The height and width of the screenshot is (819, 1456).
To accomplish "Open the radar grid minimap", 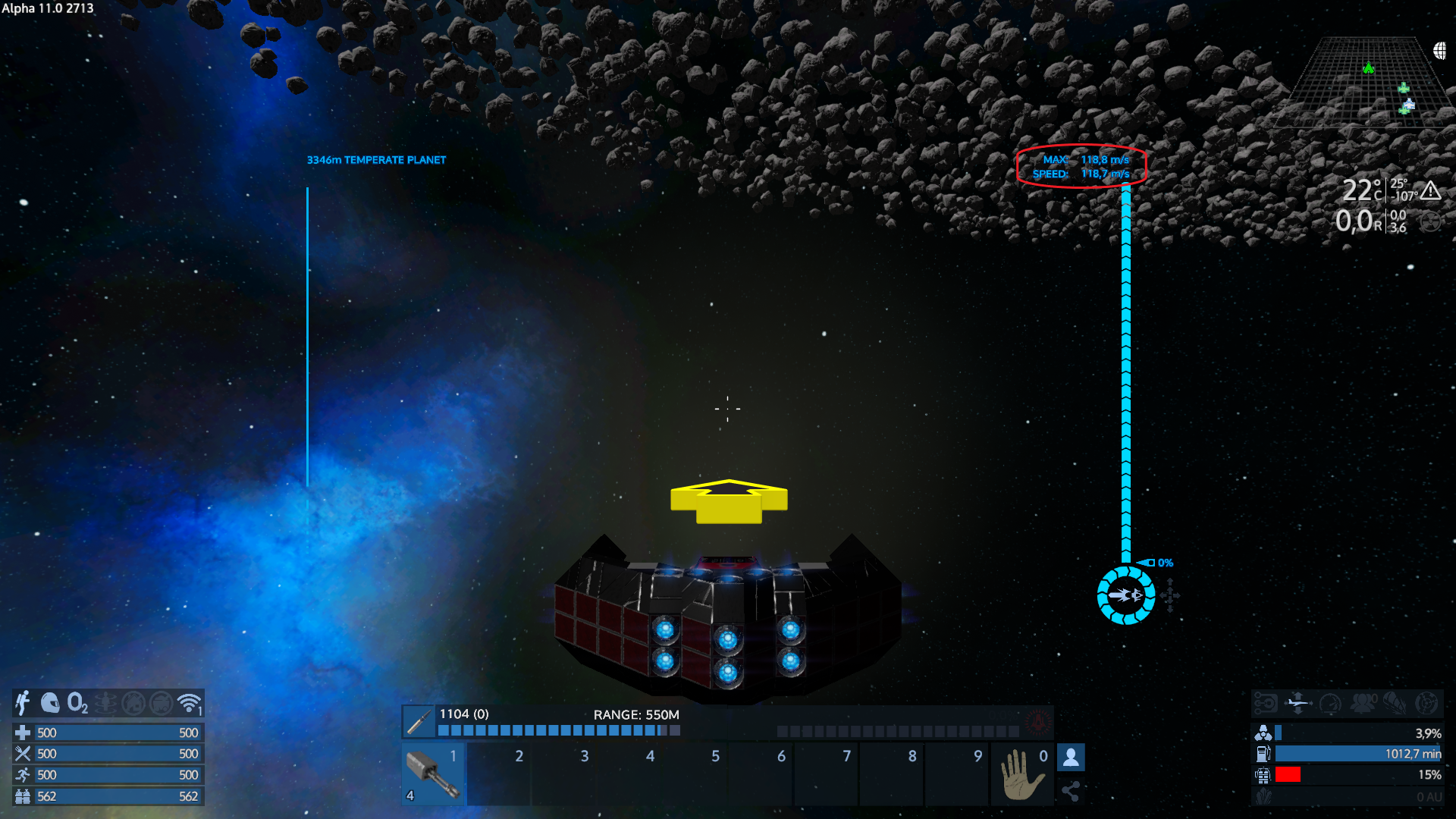I will click(x=1357, y=85).
